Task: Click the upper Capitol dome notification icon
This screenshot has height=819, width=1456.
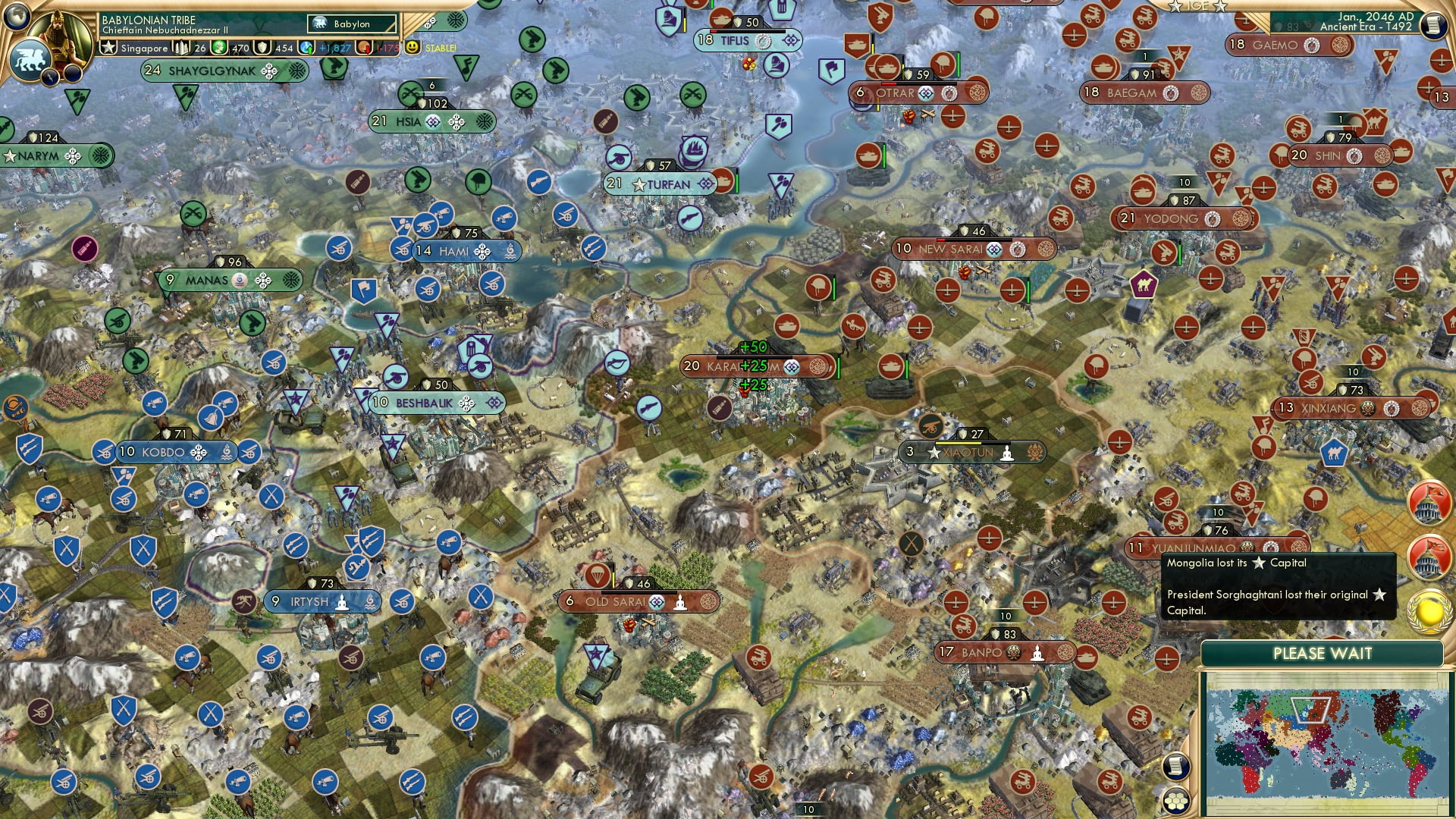Action: tap(1428, 502)
